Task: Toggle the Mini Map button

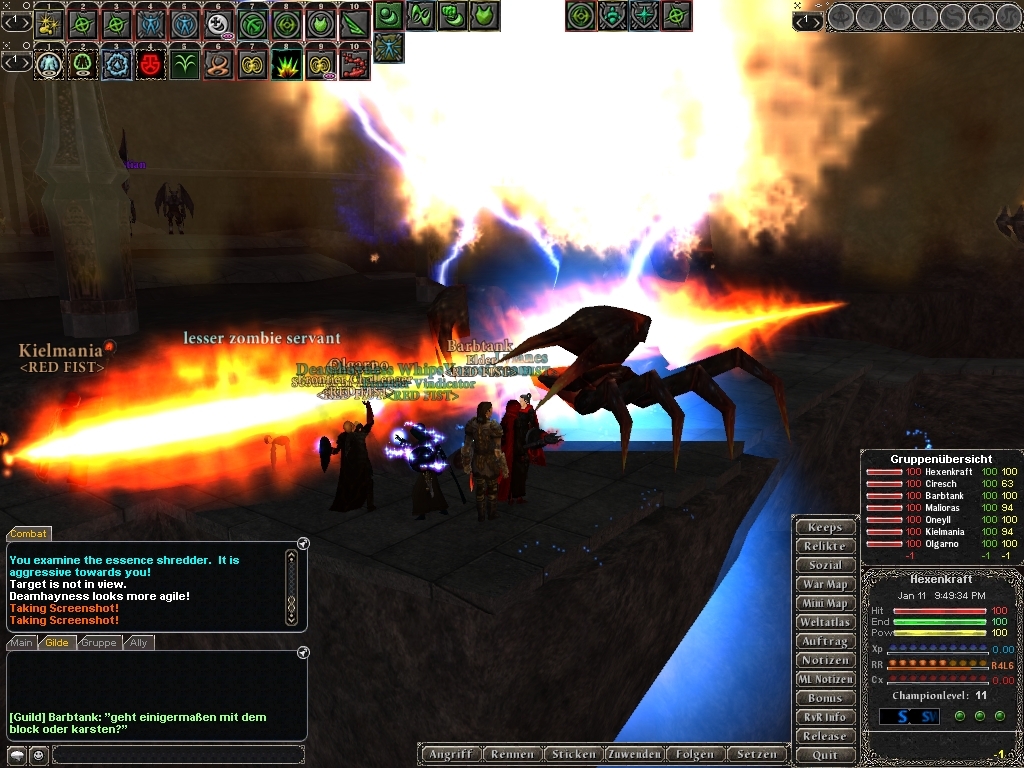Action: coord(825,603)
